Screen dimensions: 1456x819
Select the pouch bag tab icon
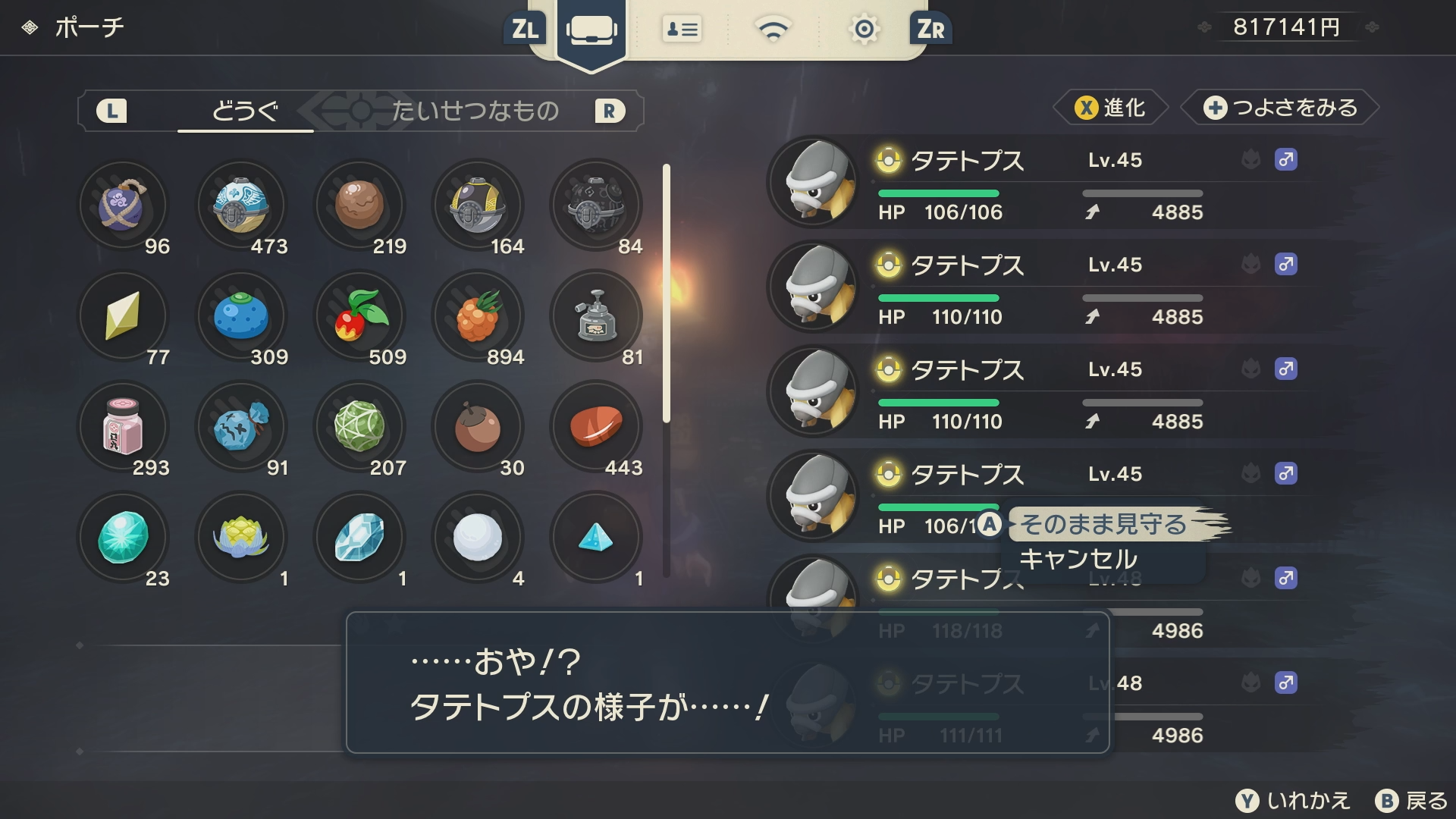pyautogui.click(x=591, y=30)
